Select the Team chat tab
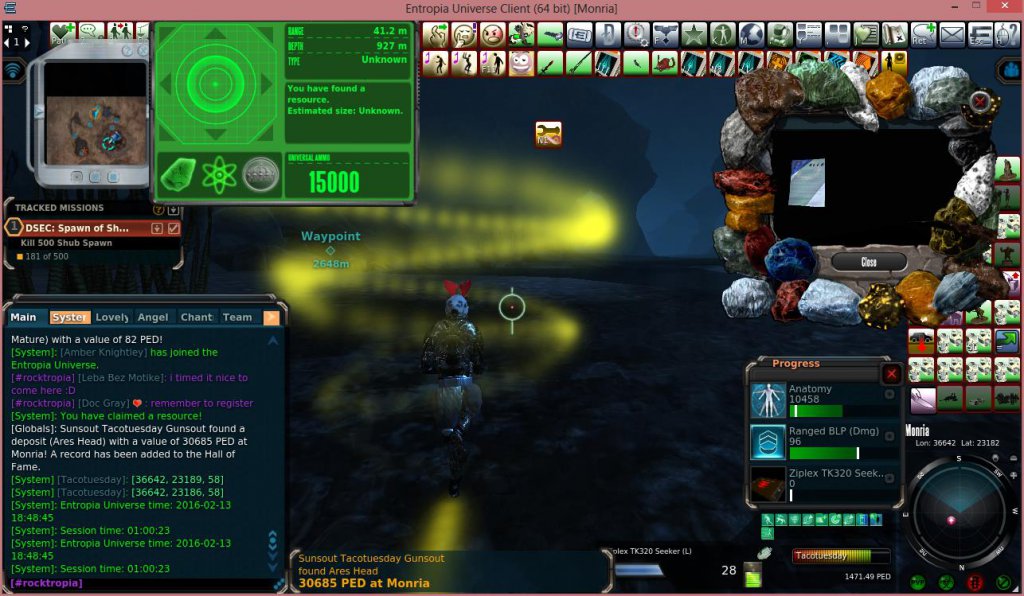1024x596 pixels. (x=237, y=317)
